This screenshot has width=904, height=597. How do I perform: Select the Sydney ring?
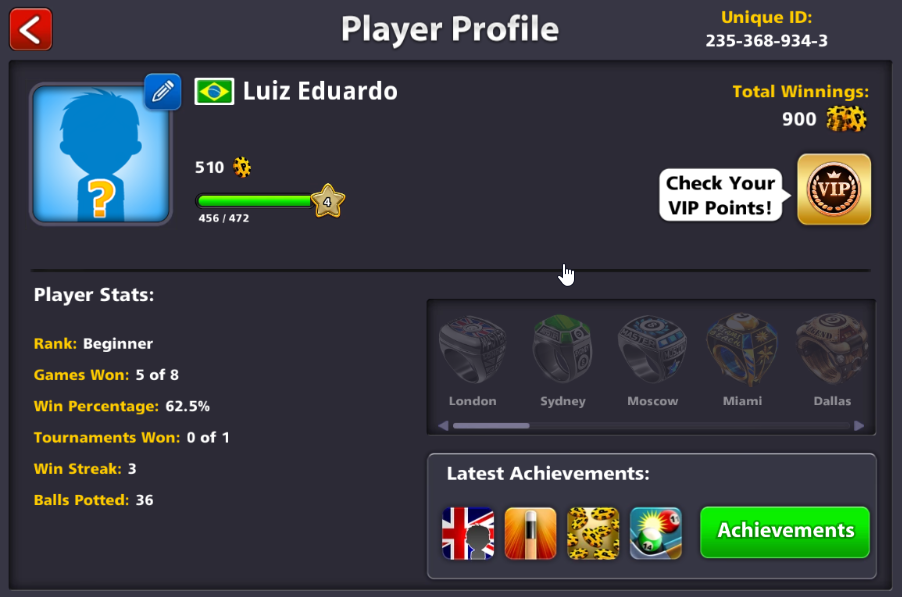coord(562,351)
